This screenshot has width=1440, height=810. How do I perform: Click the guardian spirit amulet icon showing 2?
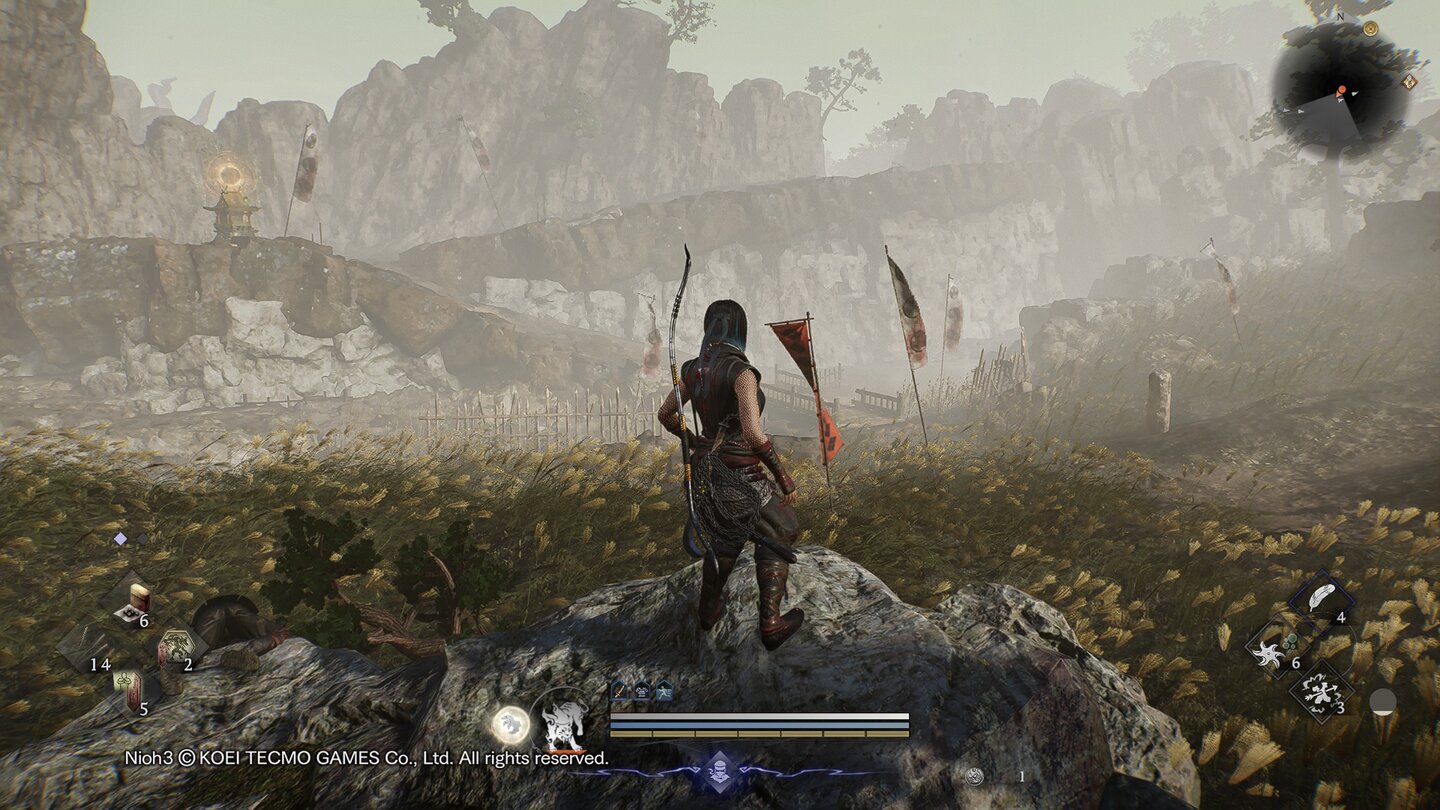[x=178, y=644]
